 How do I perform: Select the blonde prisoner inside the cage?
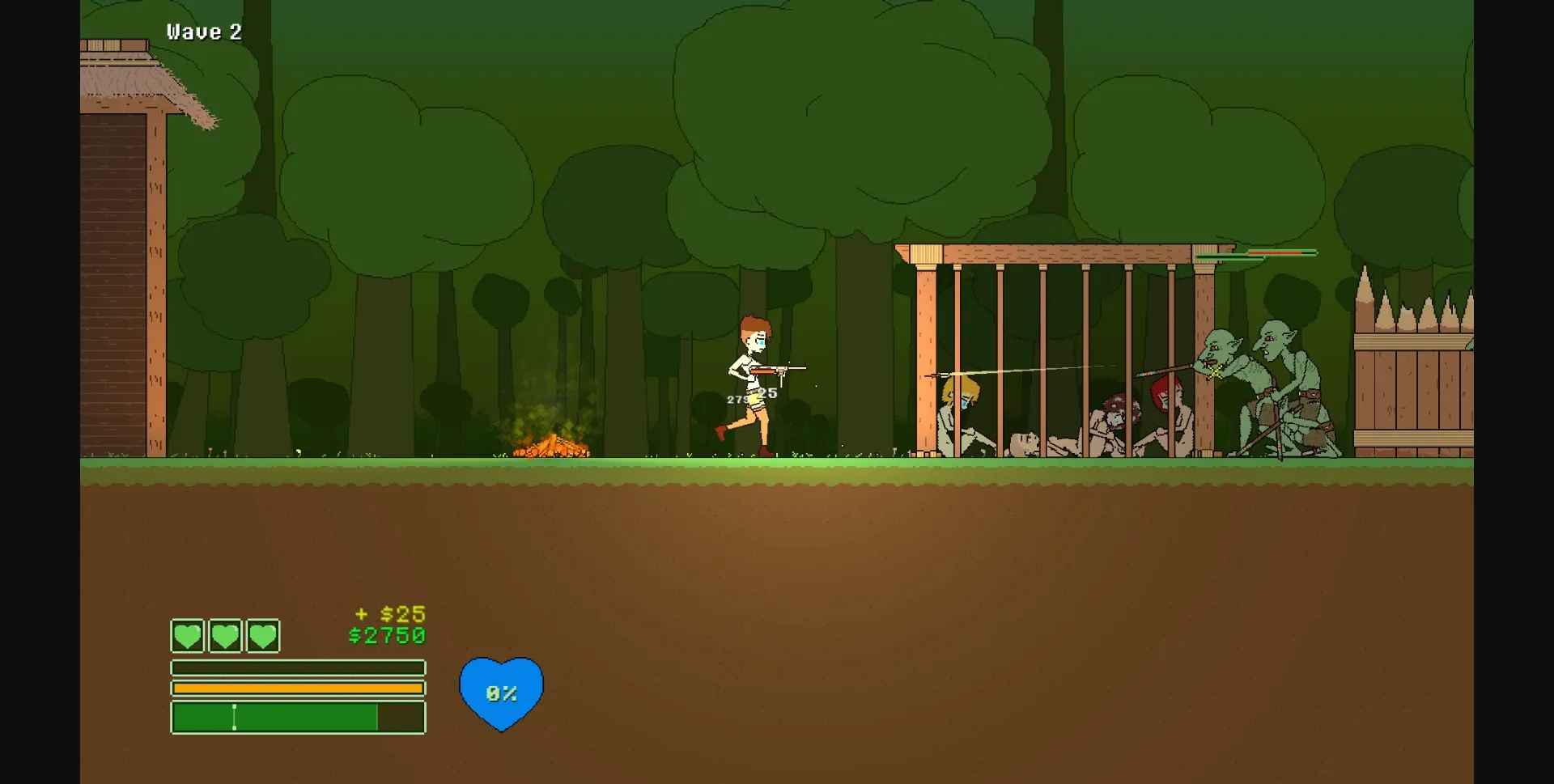[962, 400]
